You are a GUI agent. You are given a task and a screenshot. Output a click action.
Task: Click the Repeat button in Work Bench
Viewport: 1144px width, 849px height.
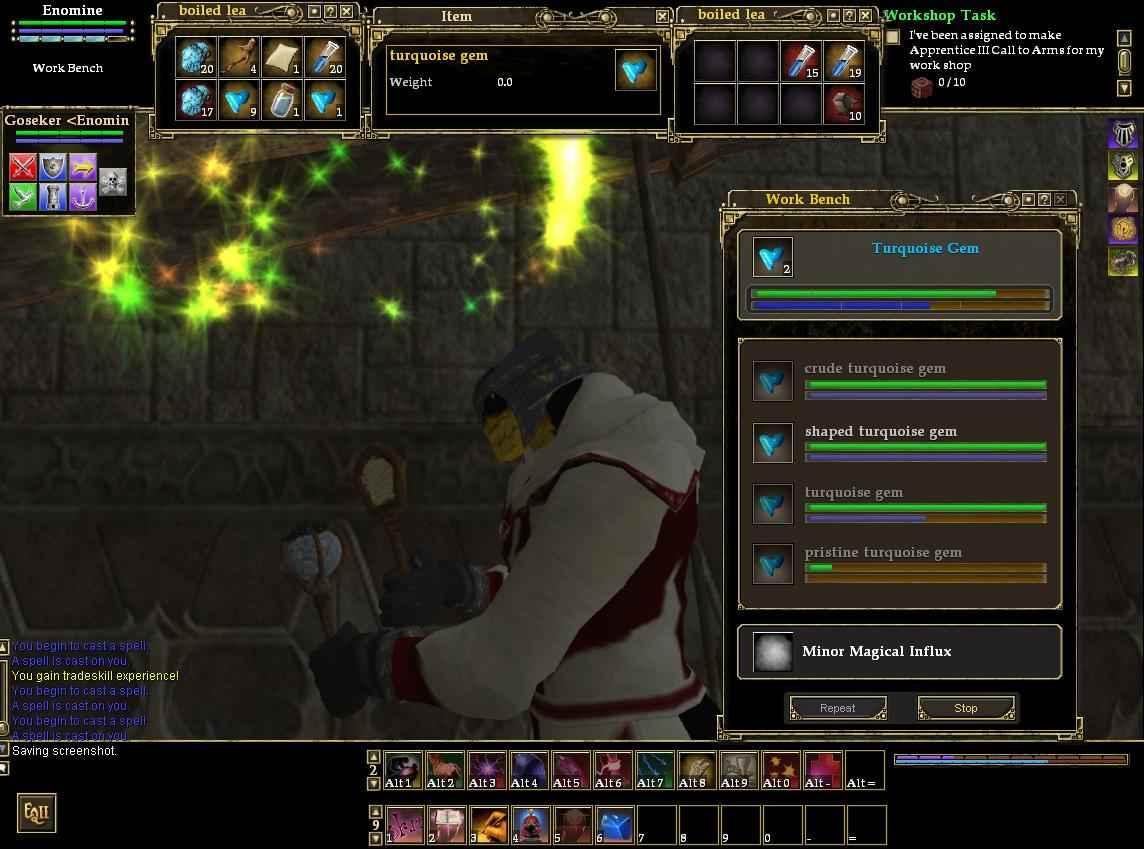click(837, 708)
